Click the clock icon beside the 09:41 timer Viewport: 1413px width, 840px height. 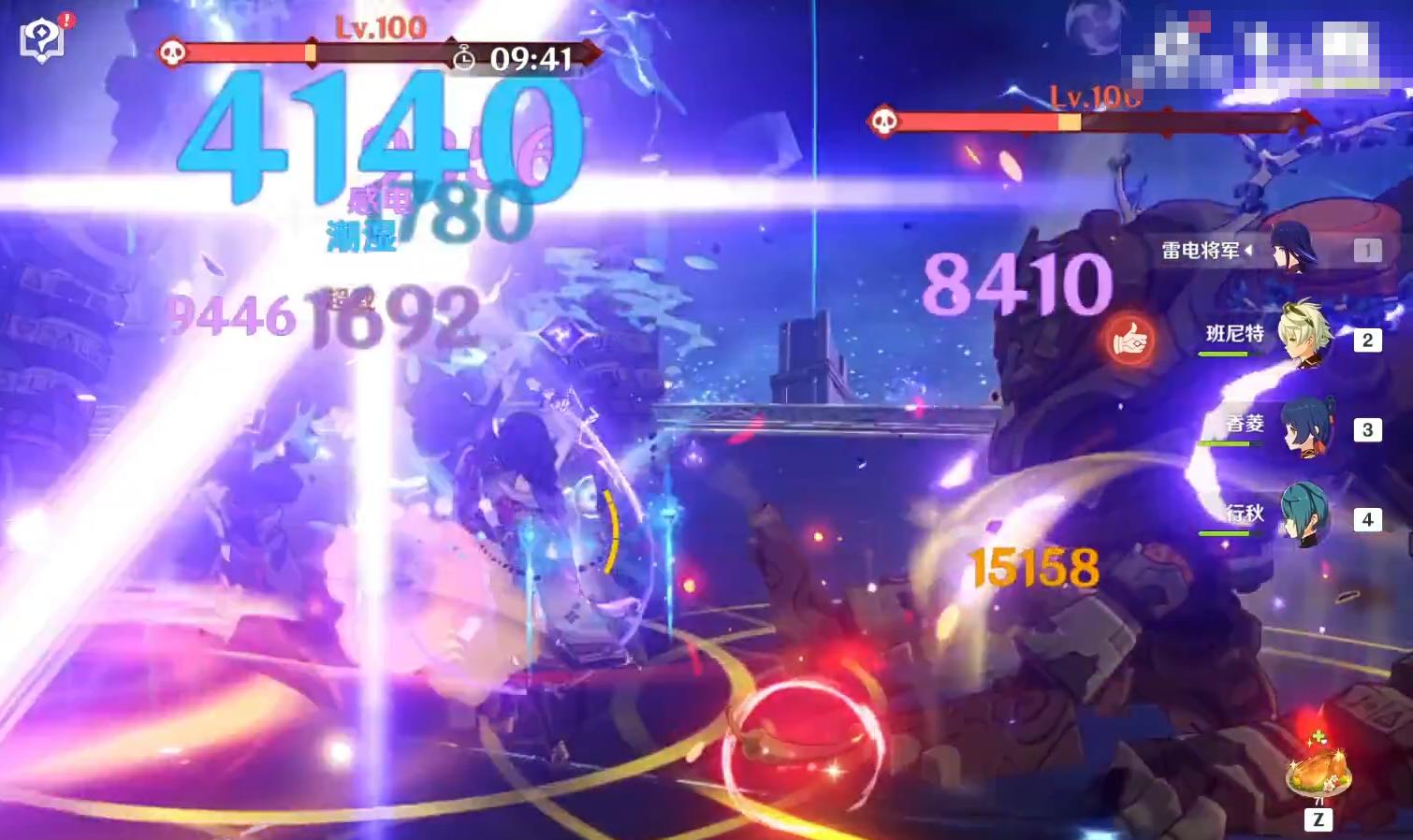coord(464,56)
